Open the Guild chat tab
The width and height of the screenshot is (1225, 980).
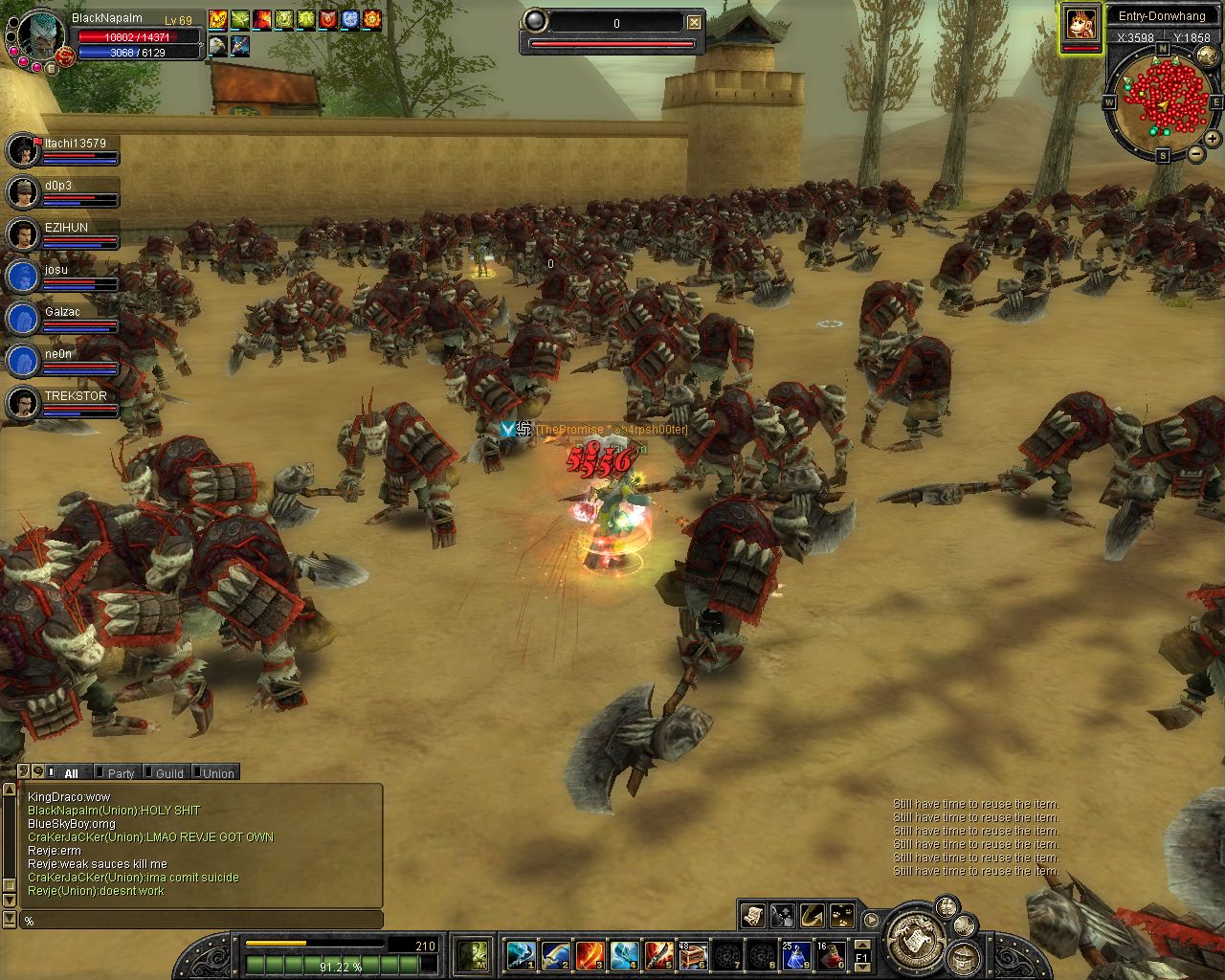pos(168,773)
